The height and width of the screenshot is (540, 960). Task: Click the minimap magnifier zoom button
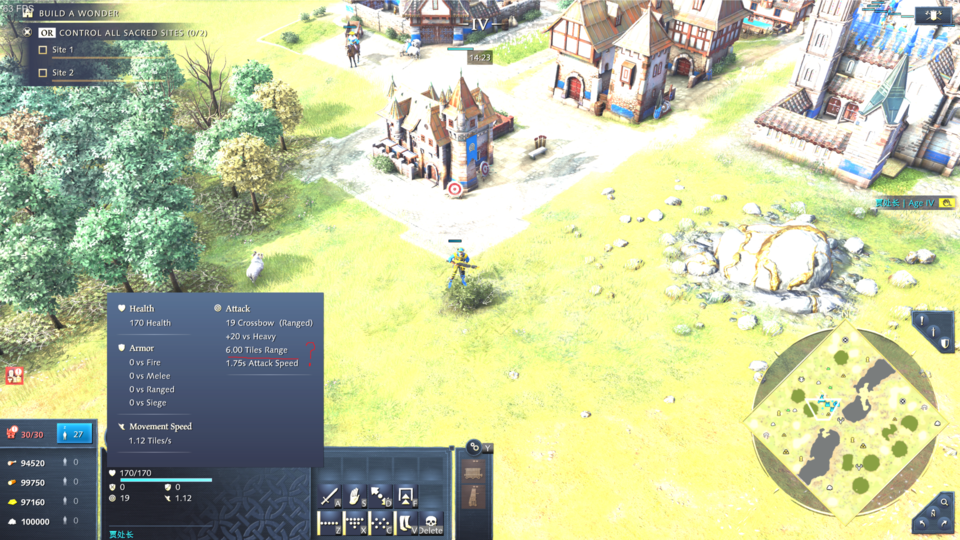pyautogui.click(x=944, y=502)
